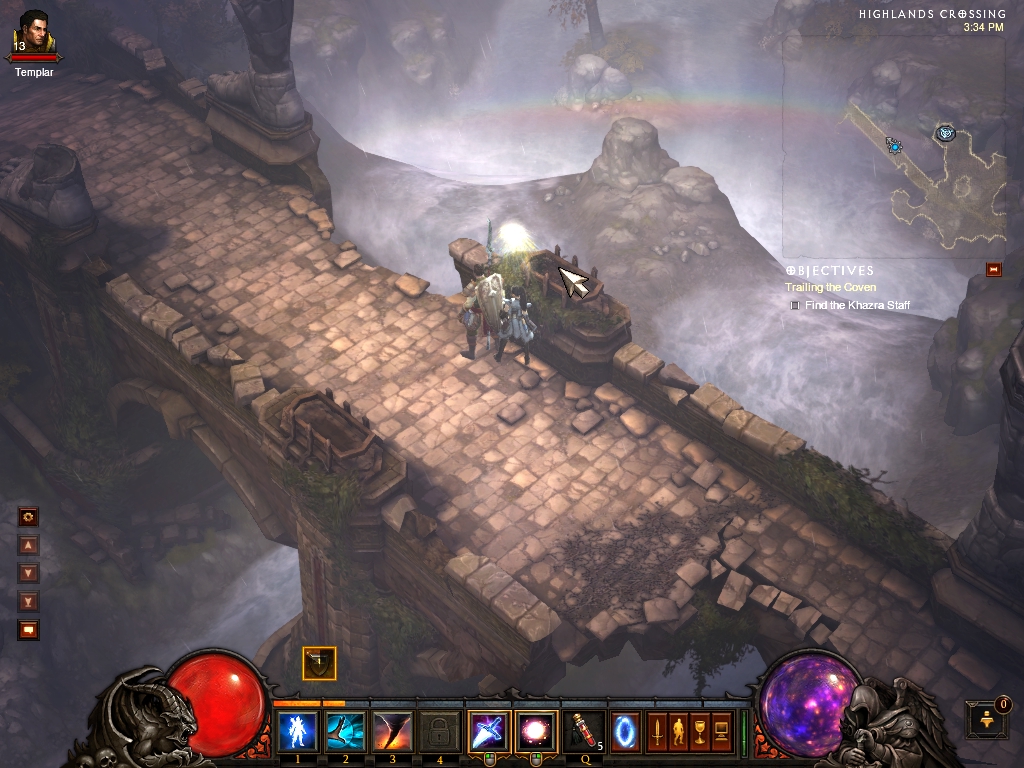This screenshot has height=768, width=1024.
Task: Drink the red health potion
Action: (583, 731)
